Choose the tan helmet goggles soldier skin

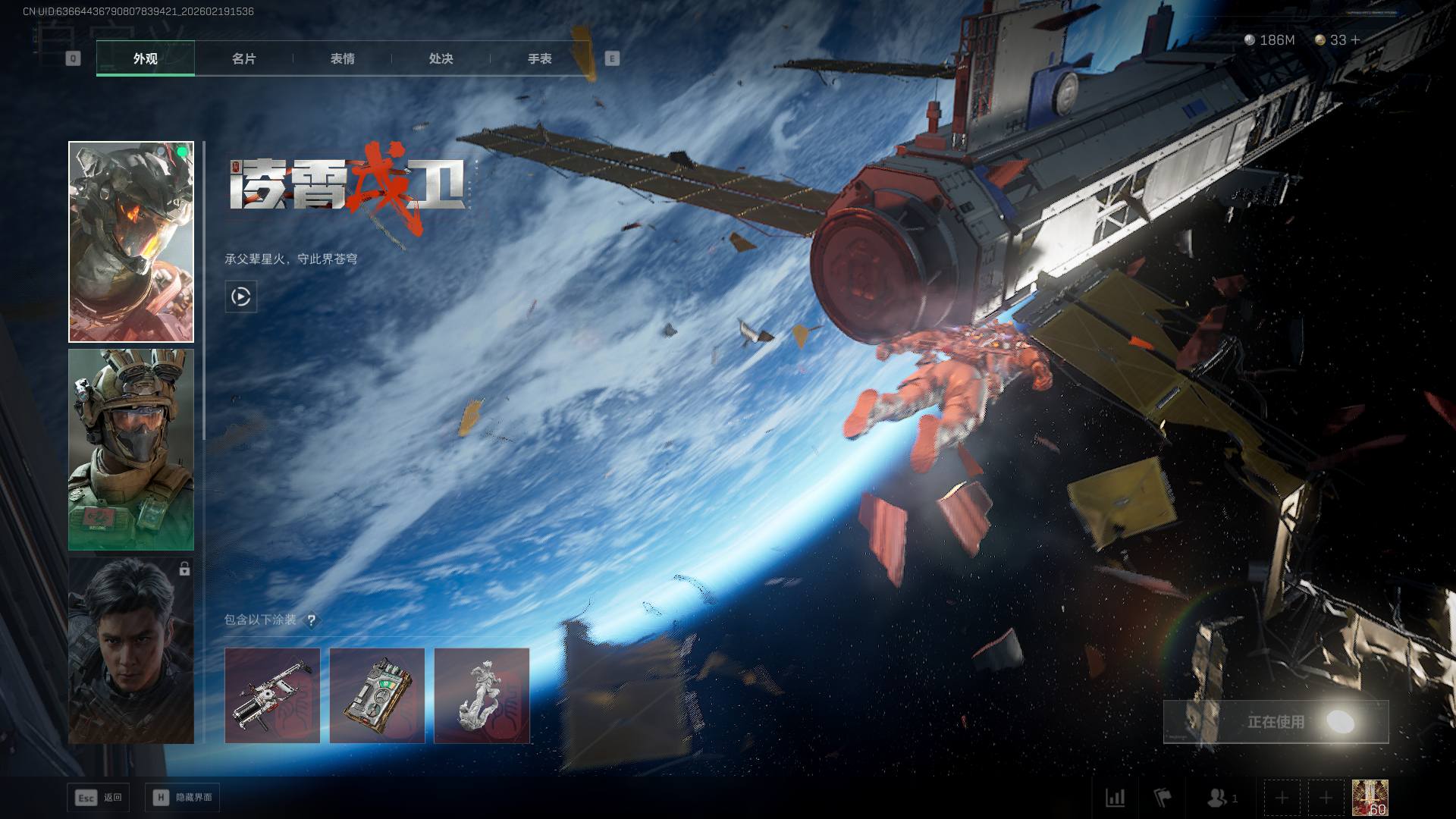(131, 450)
